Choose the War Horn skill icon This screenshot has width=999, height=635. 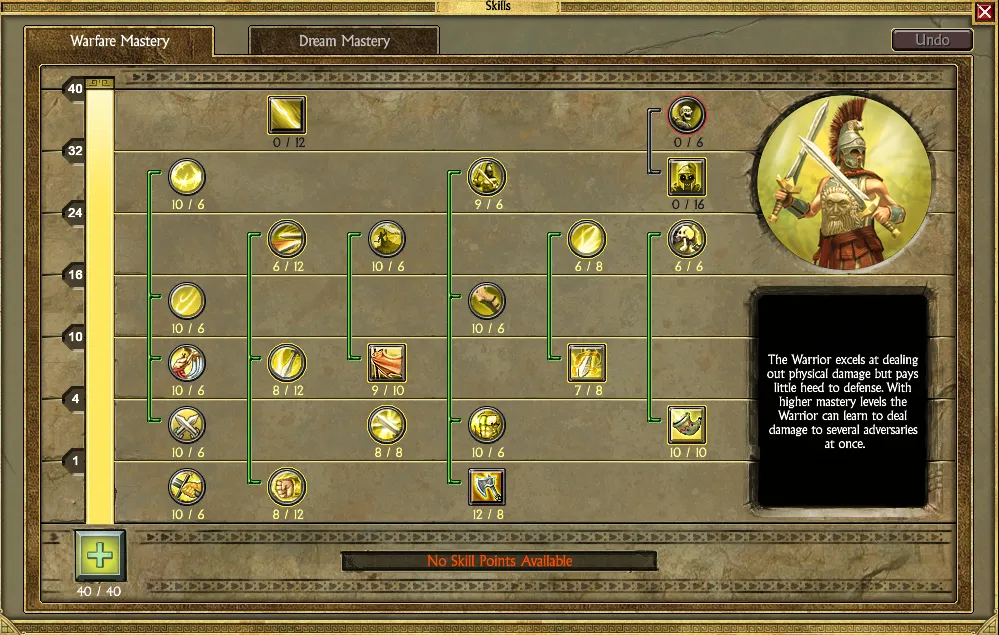tap(687, 425)
